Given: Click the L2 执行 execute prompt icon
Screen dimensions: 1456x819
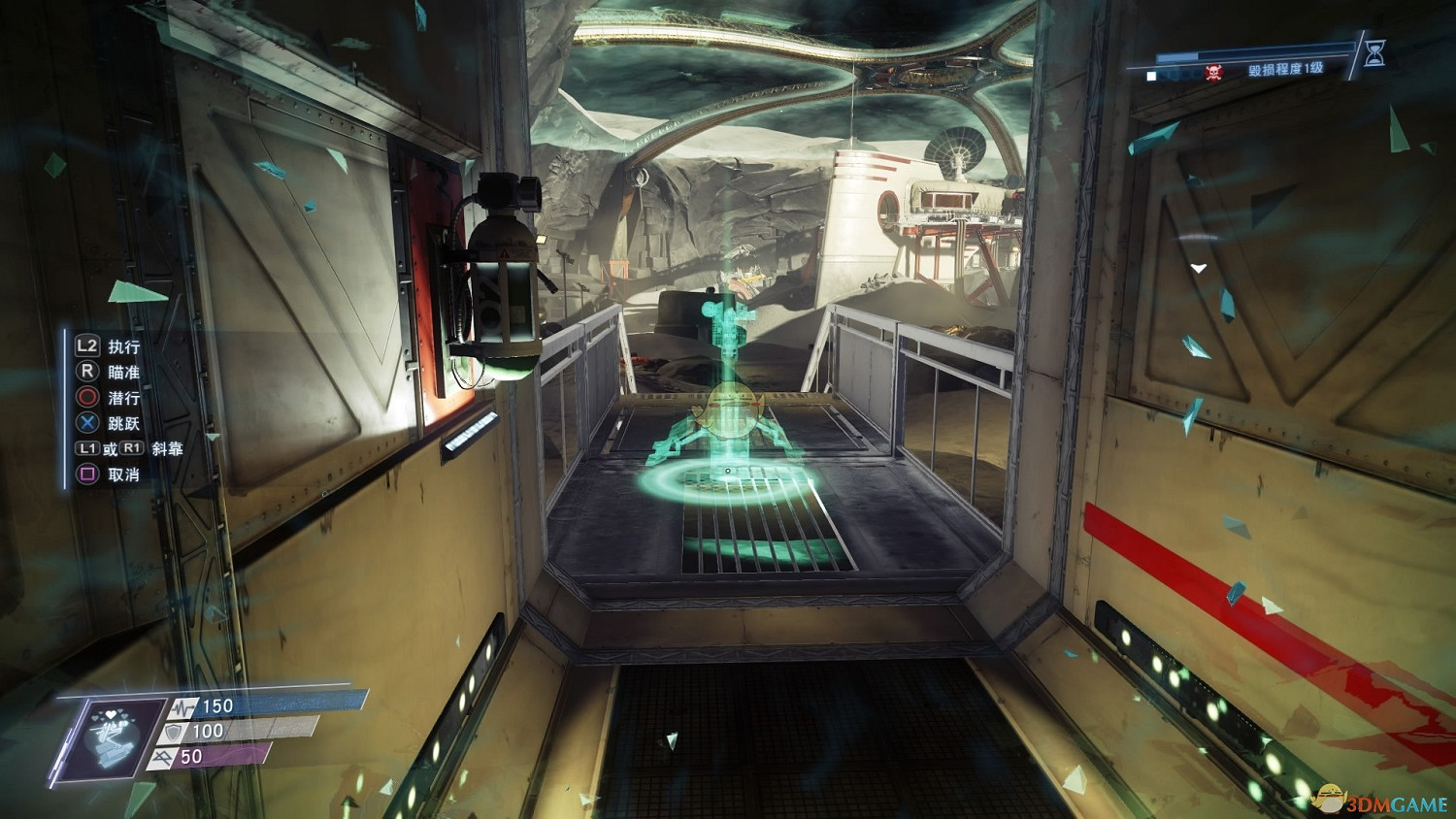Looking at the screenshot, I should 85,346.
